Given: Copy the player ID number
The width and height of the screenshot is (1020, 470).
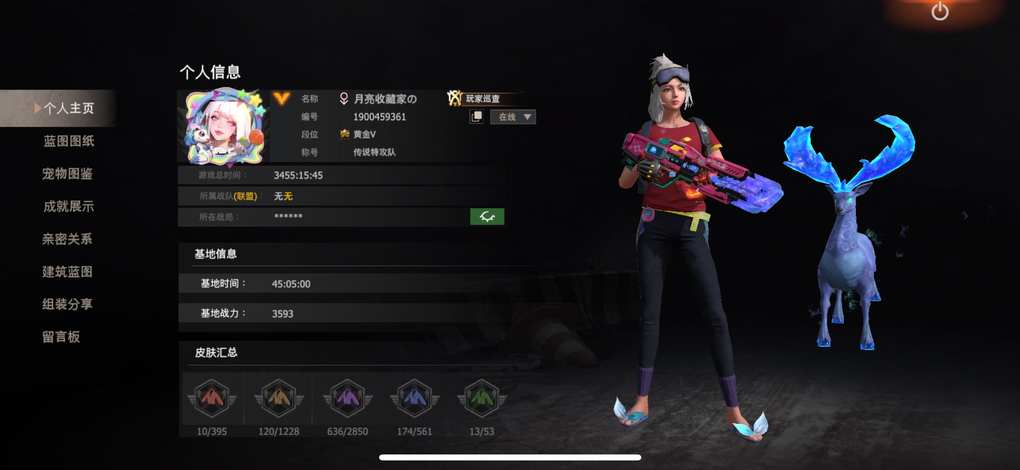Looking at the screenshot, I should 477,117.
